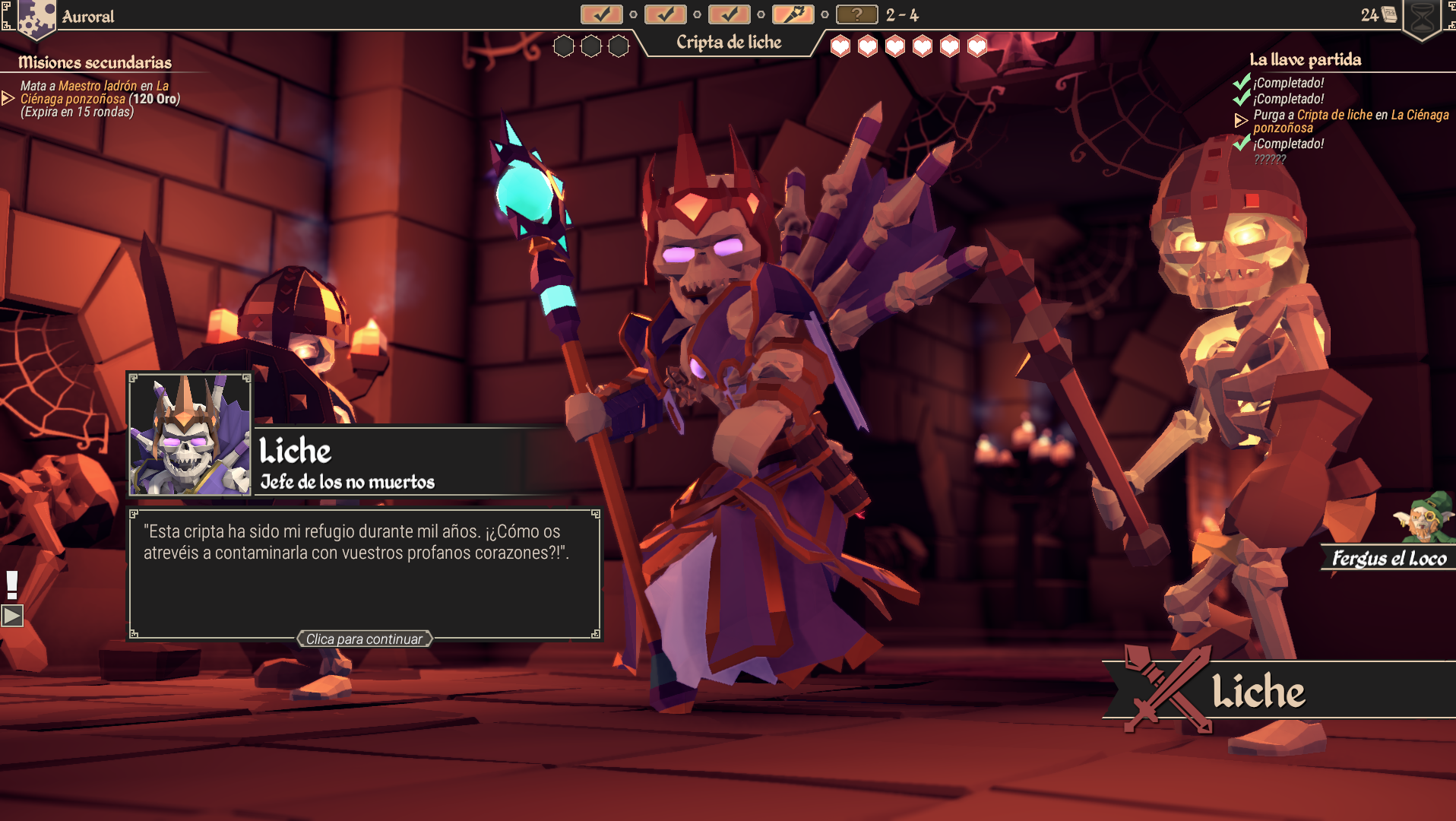Click Fergus el Loco's portrait
This screenshot has height=821, width=1456.
coord(1426,518)
